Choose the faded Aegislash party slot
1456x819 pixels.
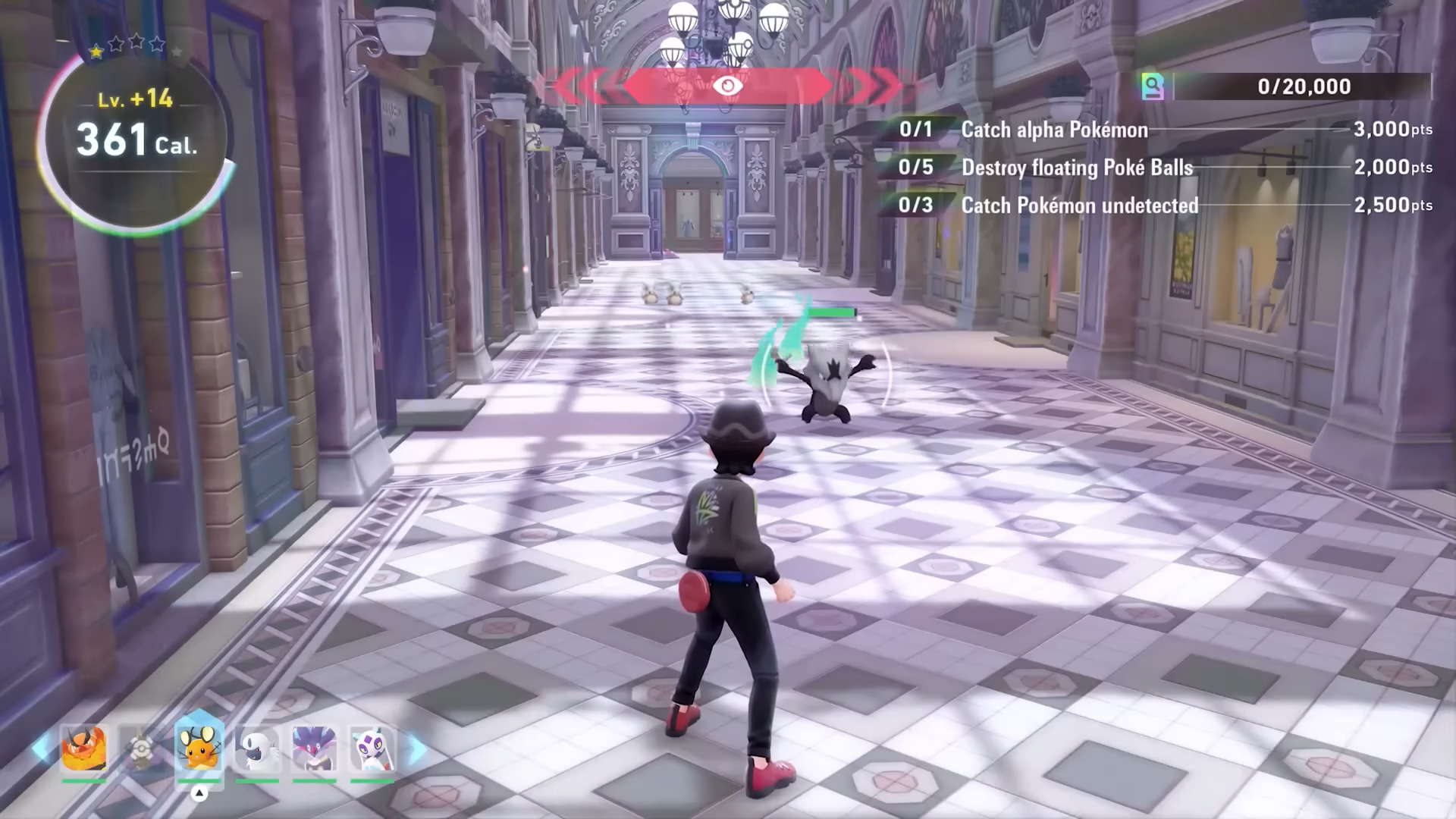[x=140, y=748]
